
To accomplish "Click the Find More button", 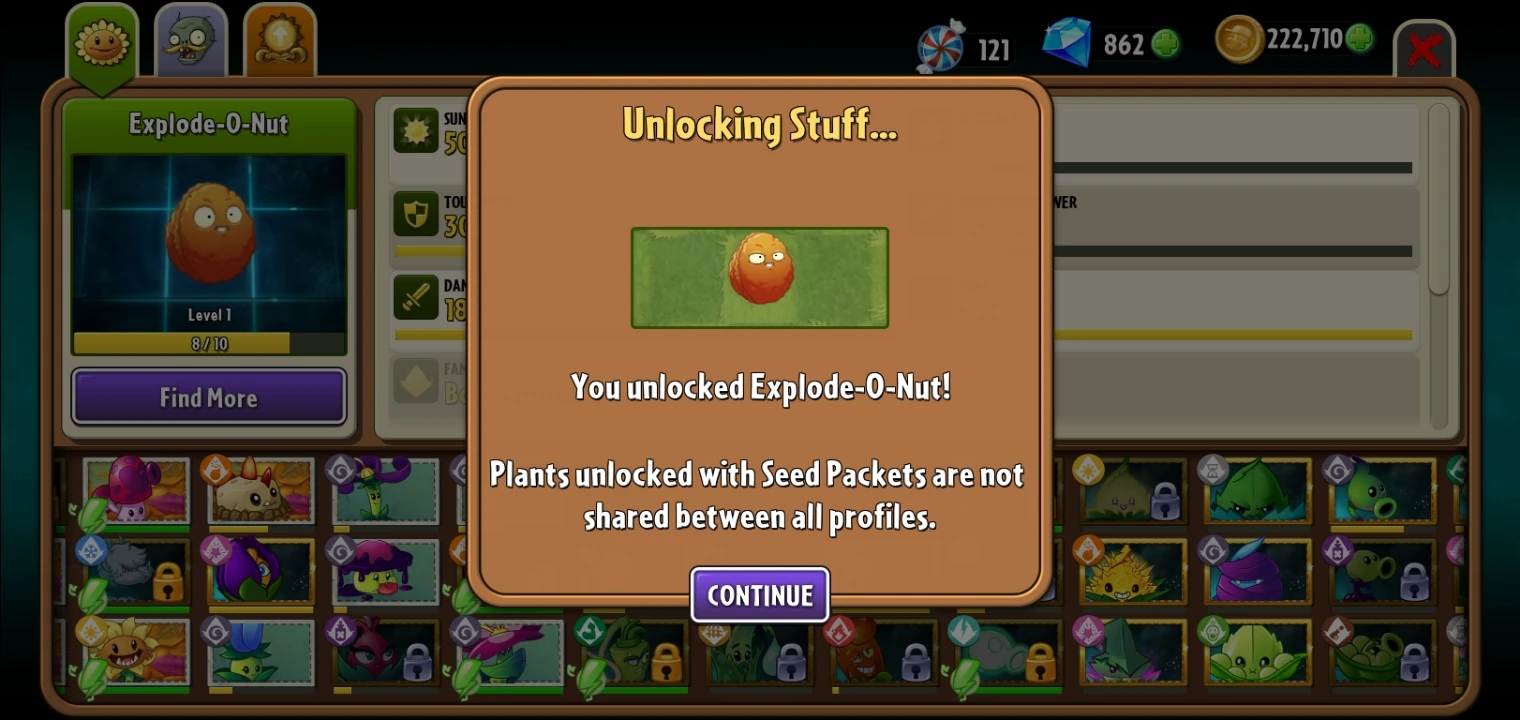I will pyautogui.click(x=208, y=397).
